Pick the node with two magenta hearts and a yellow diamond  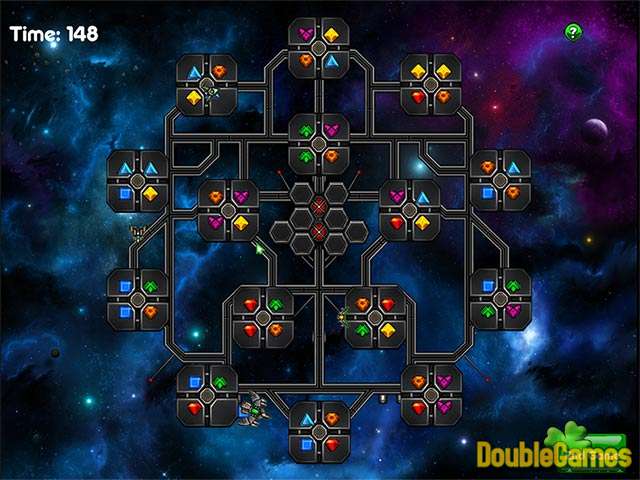tap(228, 210)
